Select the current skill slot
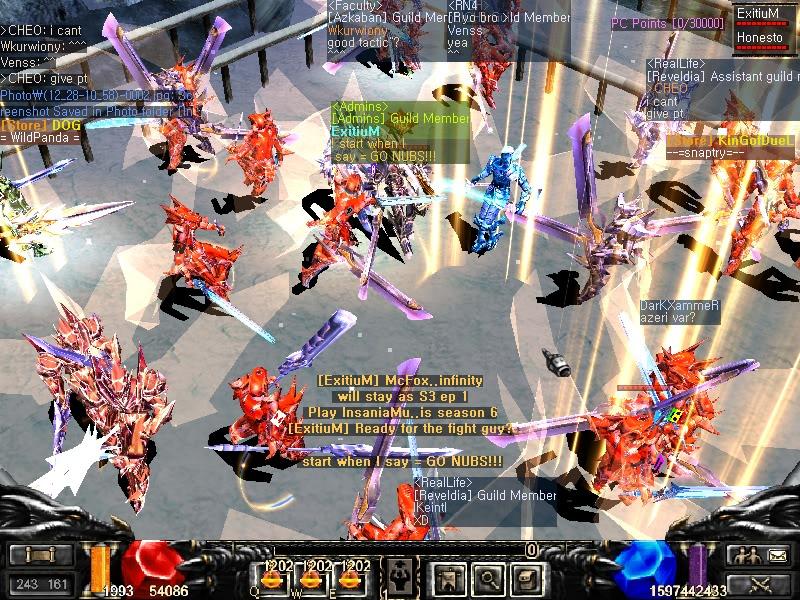Viewport: 800px width, 600px height. coord(400,577)
